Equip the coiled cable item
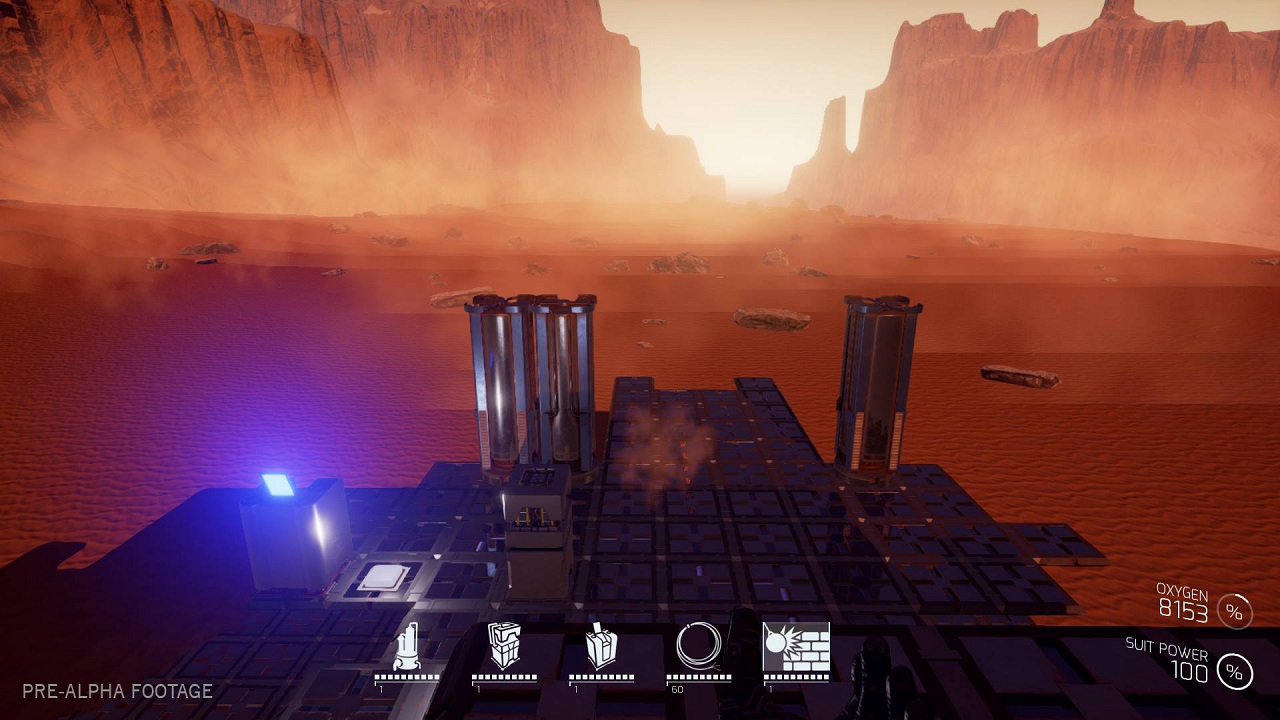 click(x=698, y=646)
